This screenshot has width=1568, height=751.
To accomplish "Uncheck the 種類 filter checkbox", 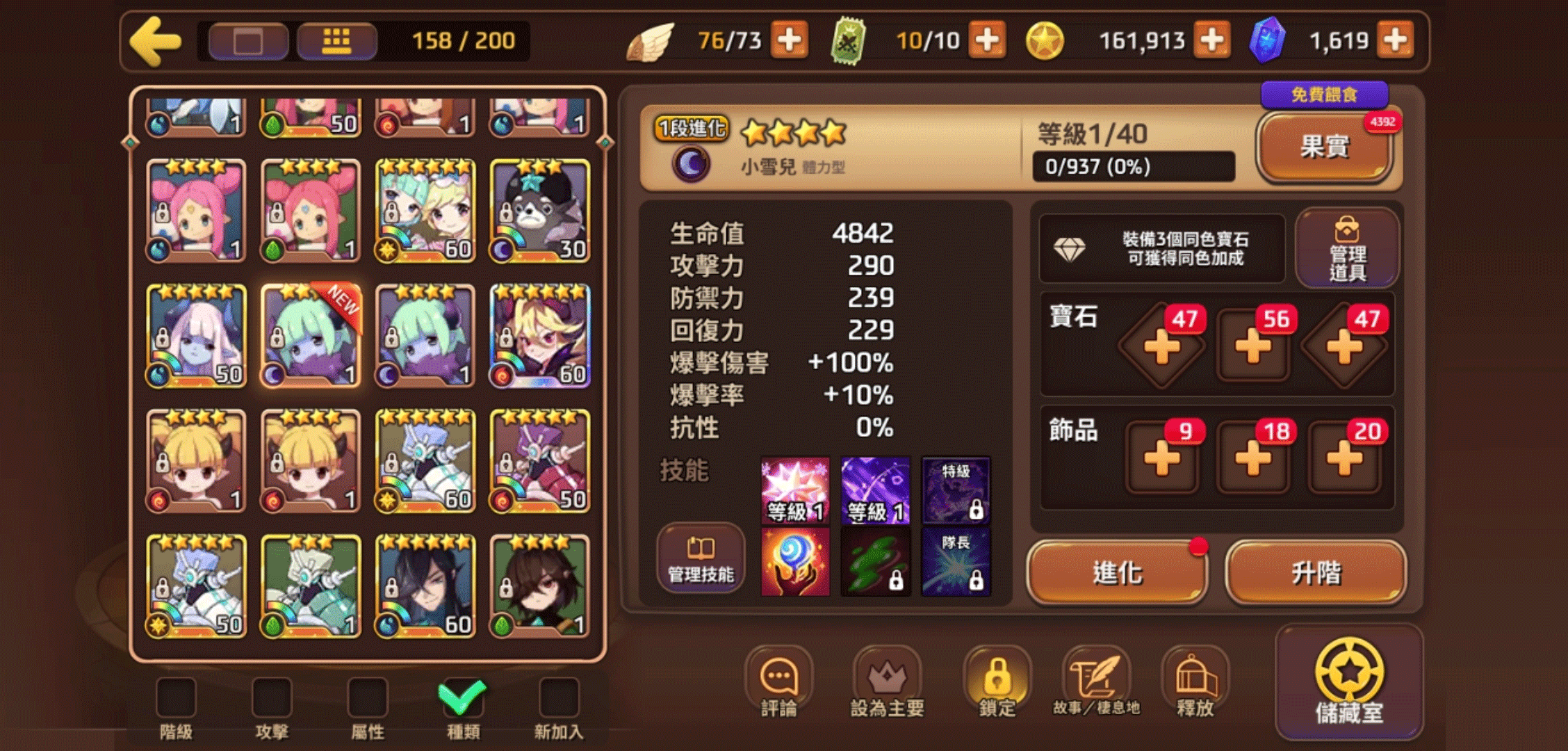I will coord(464,695).
